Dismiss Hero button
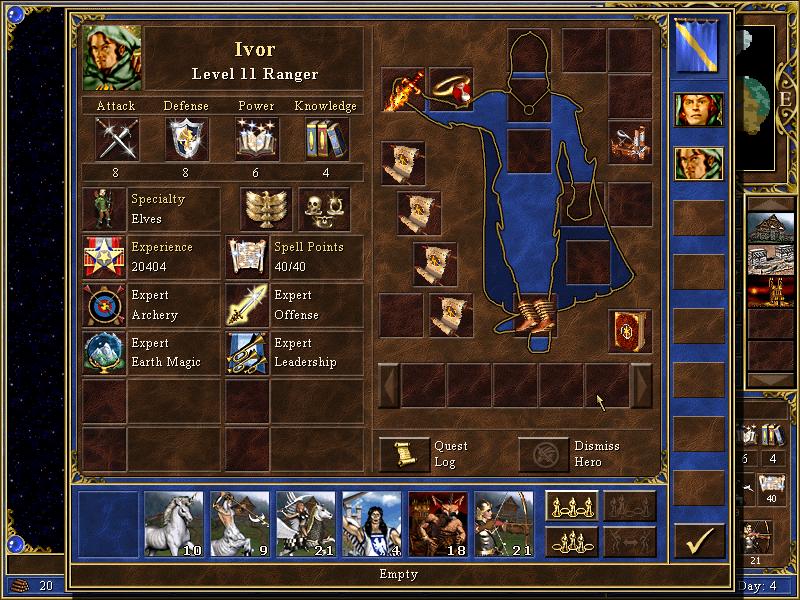This screenshot has width=800, height=600. [x=543, y=453]
